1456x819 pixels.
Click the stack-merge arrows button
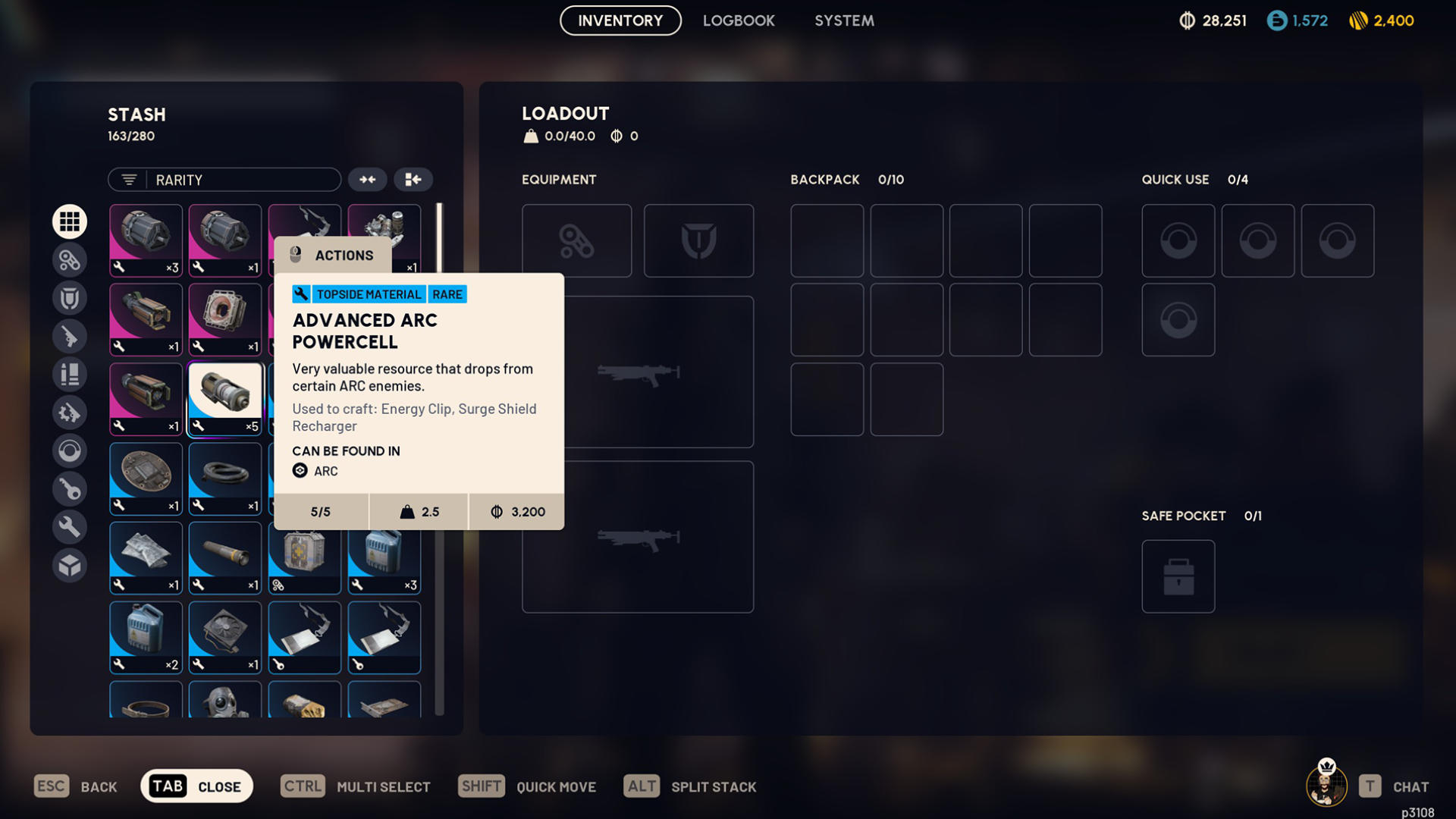coord(368,180)
